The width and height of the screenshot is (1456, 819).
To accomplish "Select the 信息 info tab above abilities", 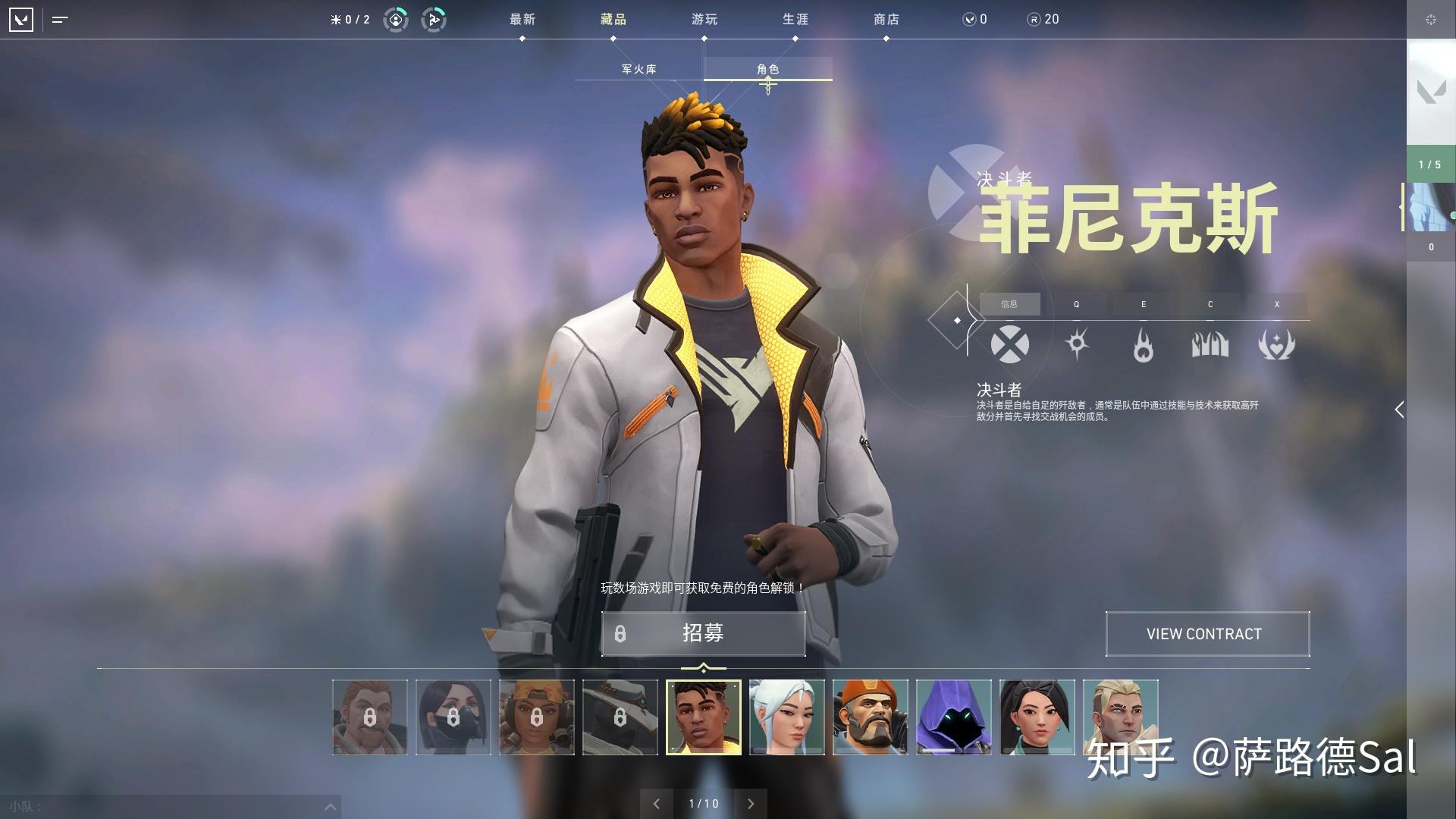I will tap(1012, 304).
